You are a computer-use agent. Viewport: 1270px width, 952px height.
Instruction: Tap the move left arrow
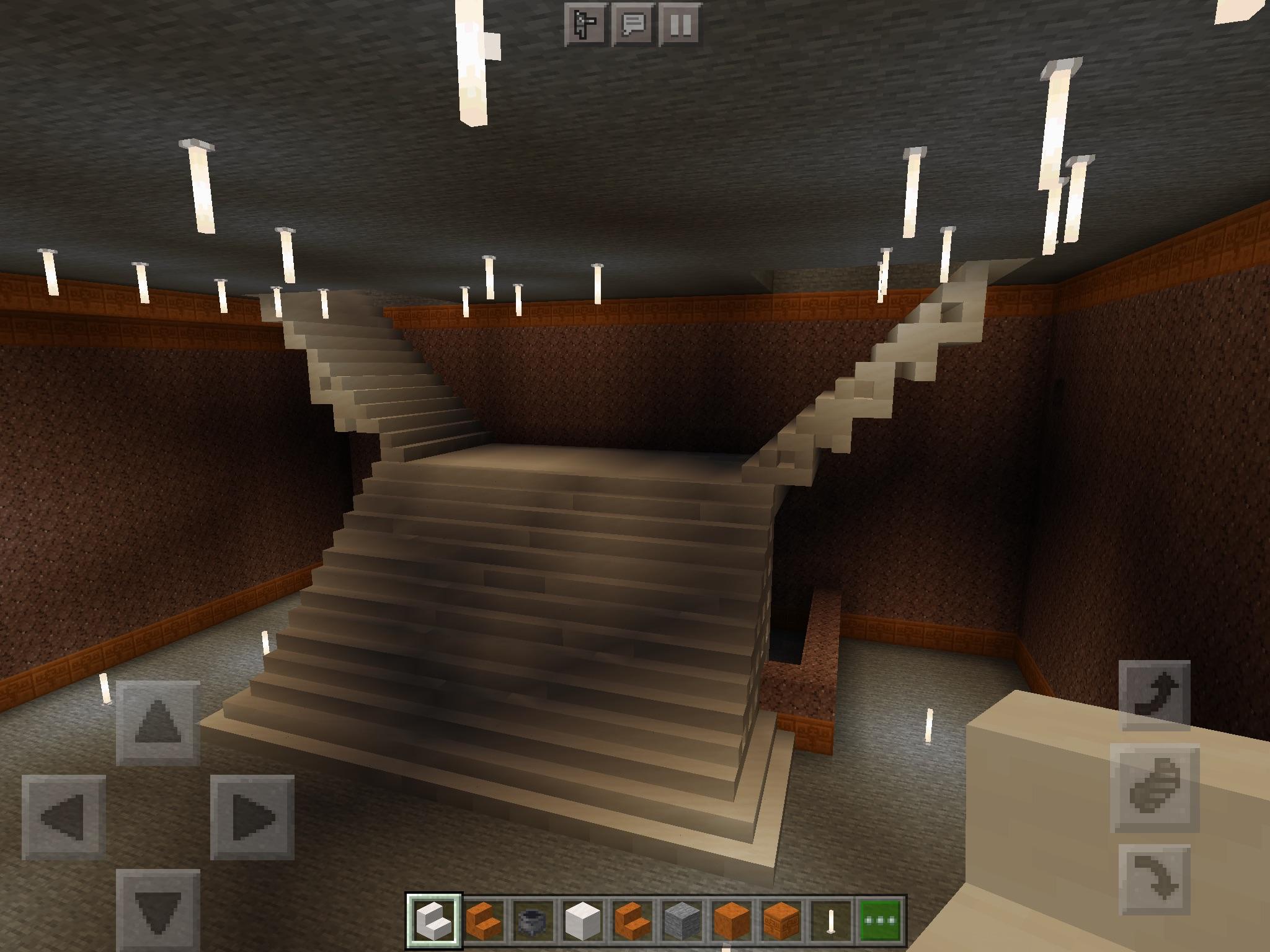click(63, 817)
